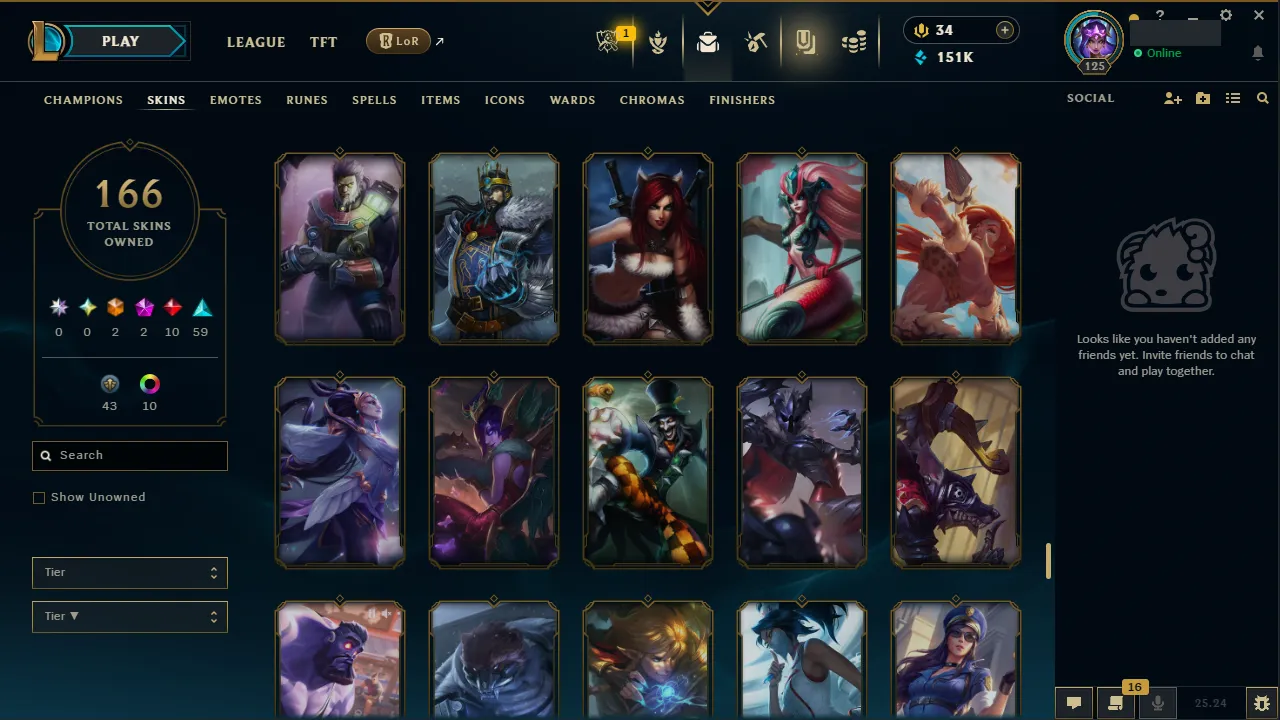Switch to the CHROMAS tab

click(x=652, y=100)
